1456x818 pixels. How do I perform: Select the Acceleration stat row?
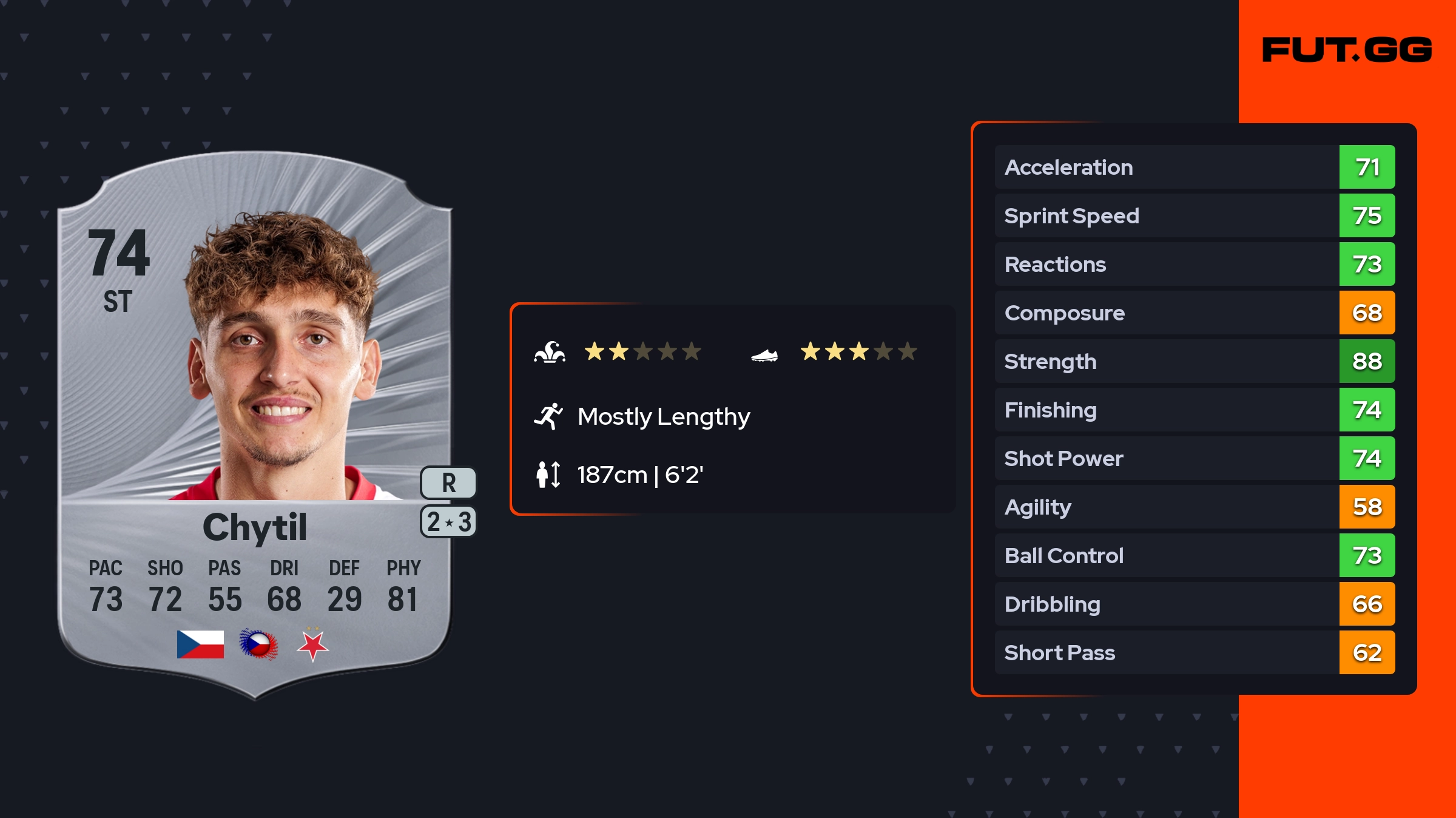(x=1194, y=167)
